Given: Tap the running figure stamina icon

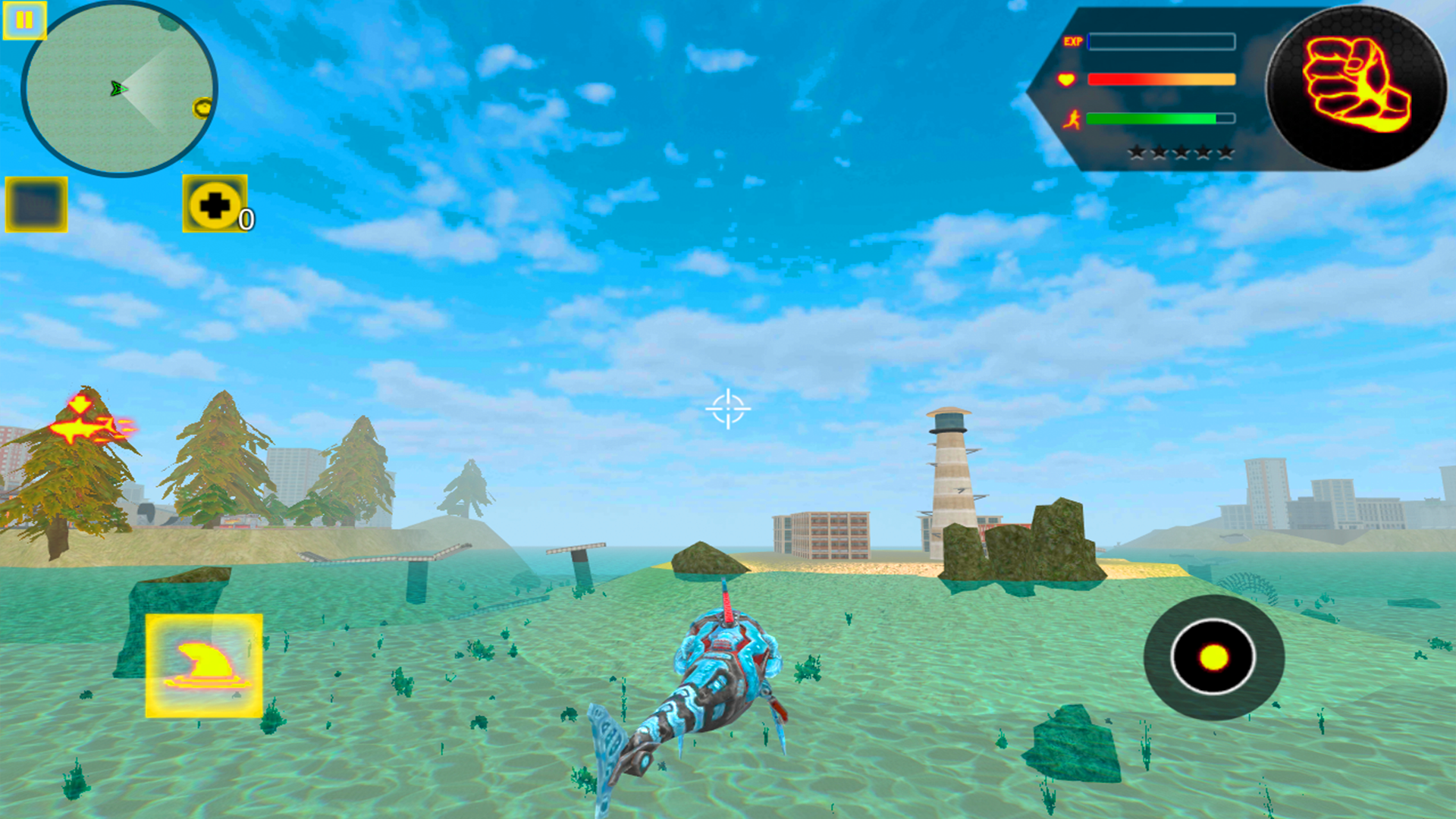Looking at the screenshot, I should (1072, 118).
